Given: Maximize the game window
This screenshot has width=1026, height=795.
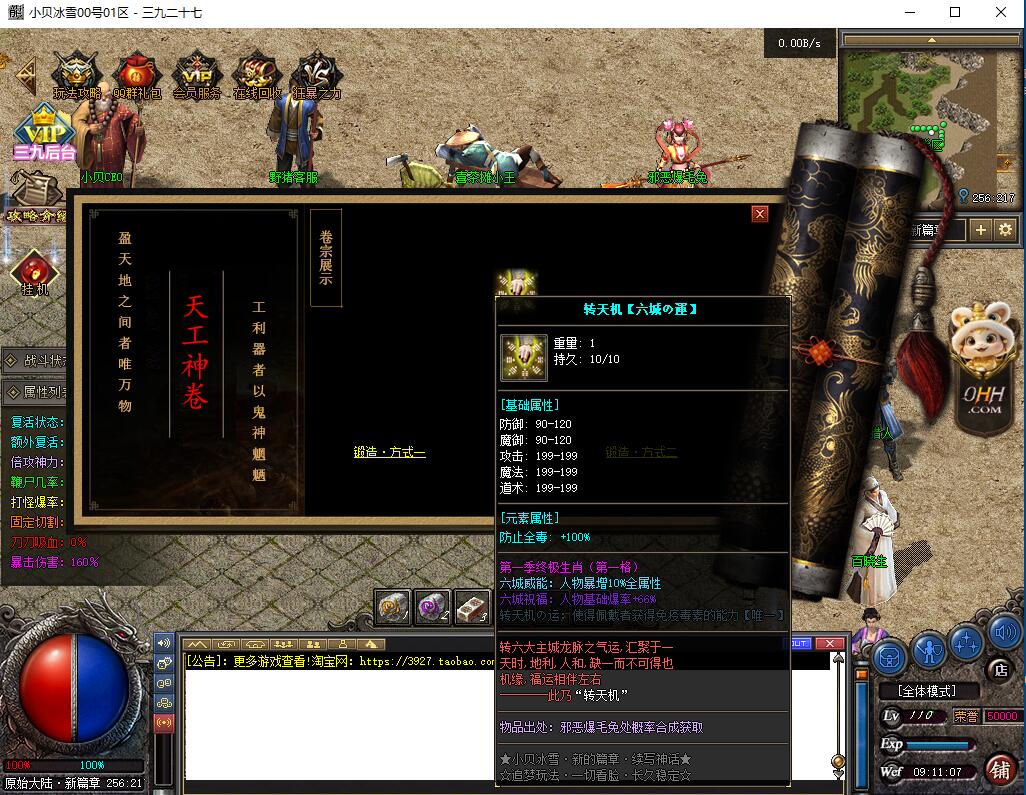Looking at the screenshot, I should 955,13.
